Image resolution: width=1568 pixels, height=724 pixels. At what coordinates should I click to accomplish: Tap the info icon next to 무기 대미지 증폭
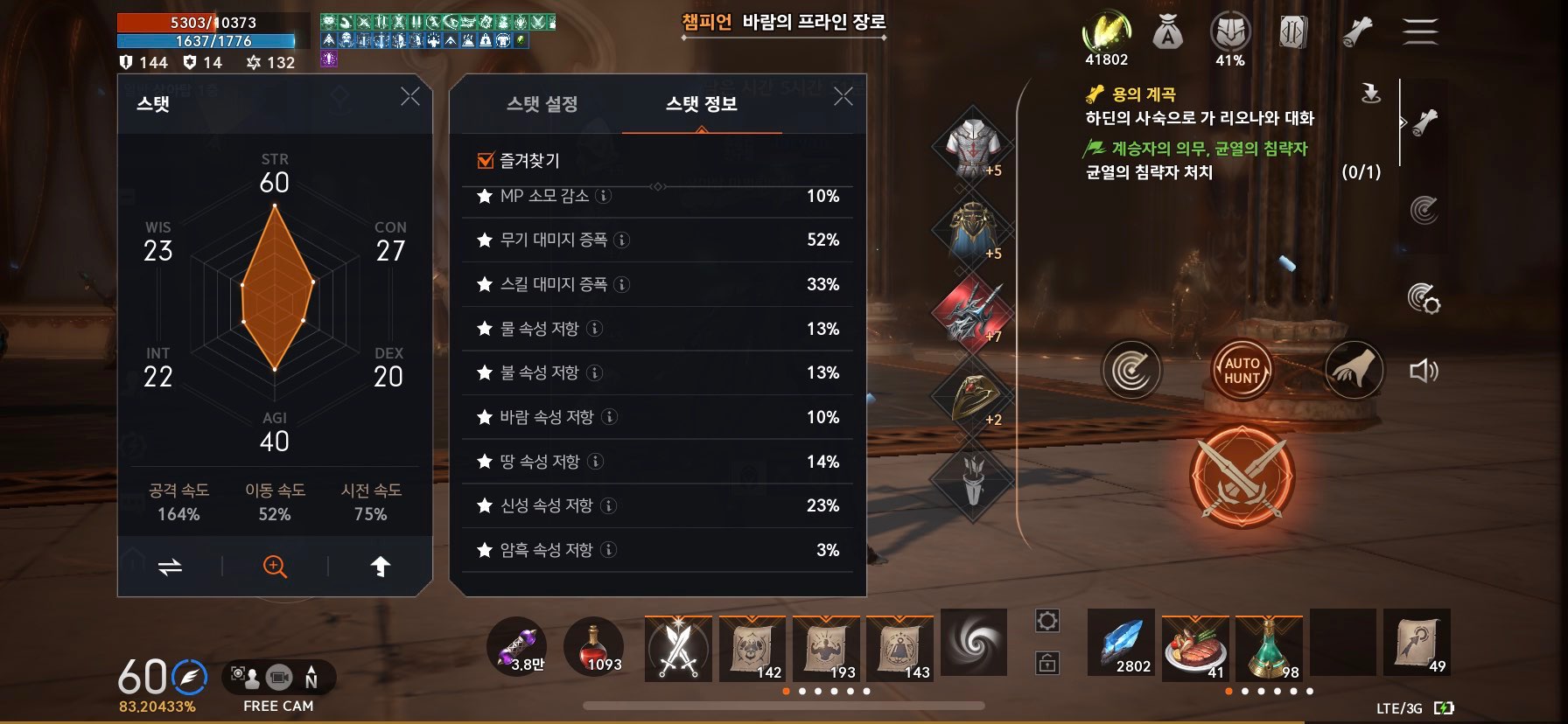click(620, 240)
